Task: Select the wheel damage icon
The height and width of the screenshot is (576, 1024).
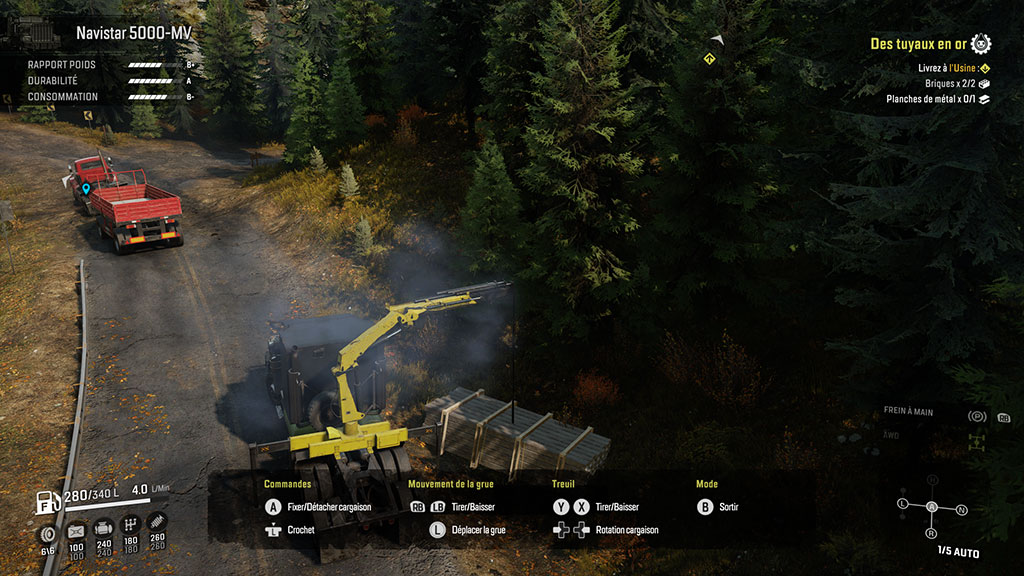Action: pyautogui.click(x=47, y=533)
